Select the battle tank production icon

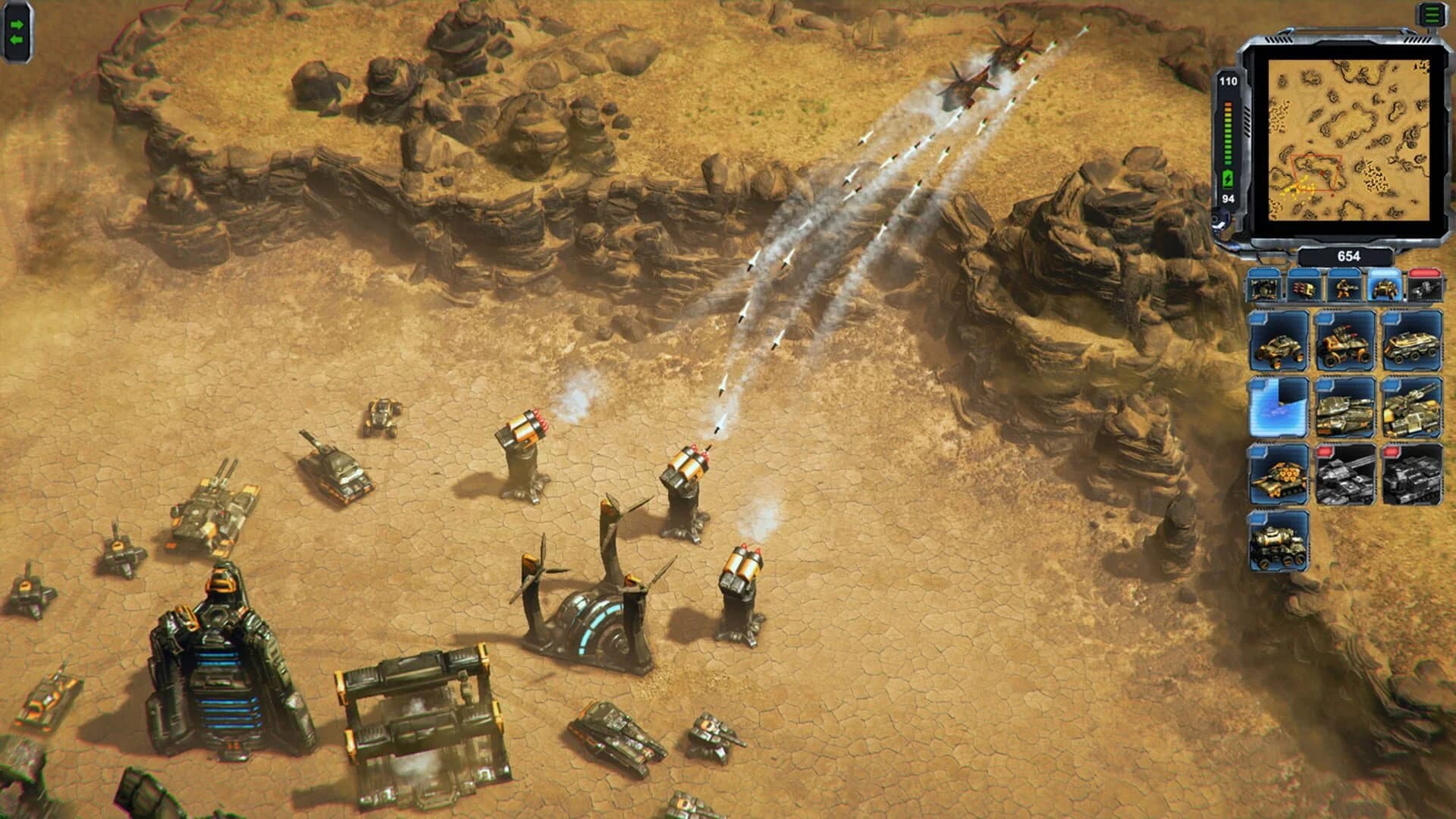point(1342,407)
